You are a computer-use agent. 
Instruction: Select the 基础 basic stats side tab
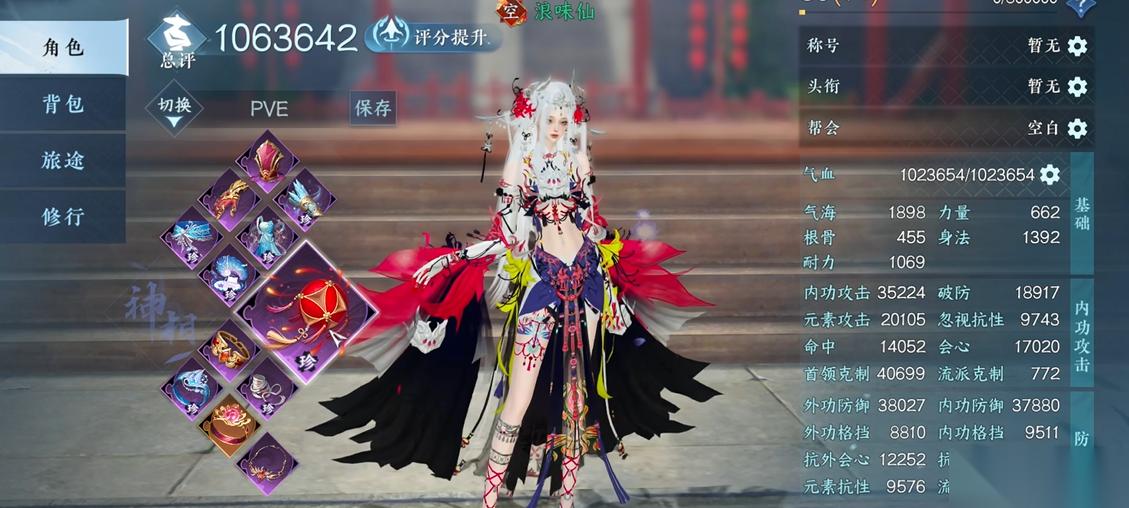tap(1082, 213)
